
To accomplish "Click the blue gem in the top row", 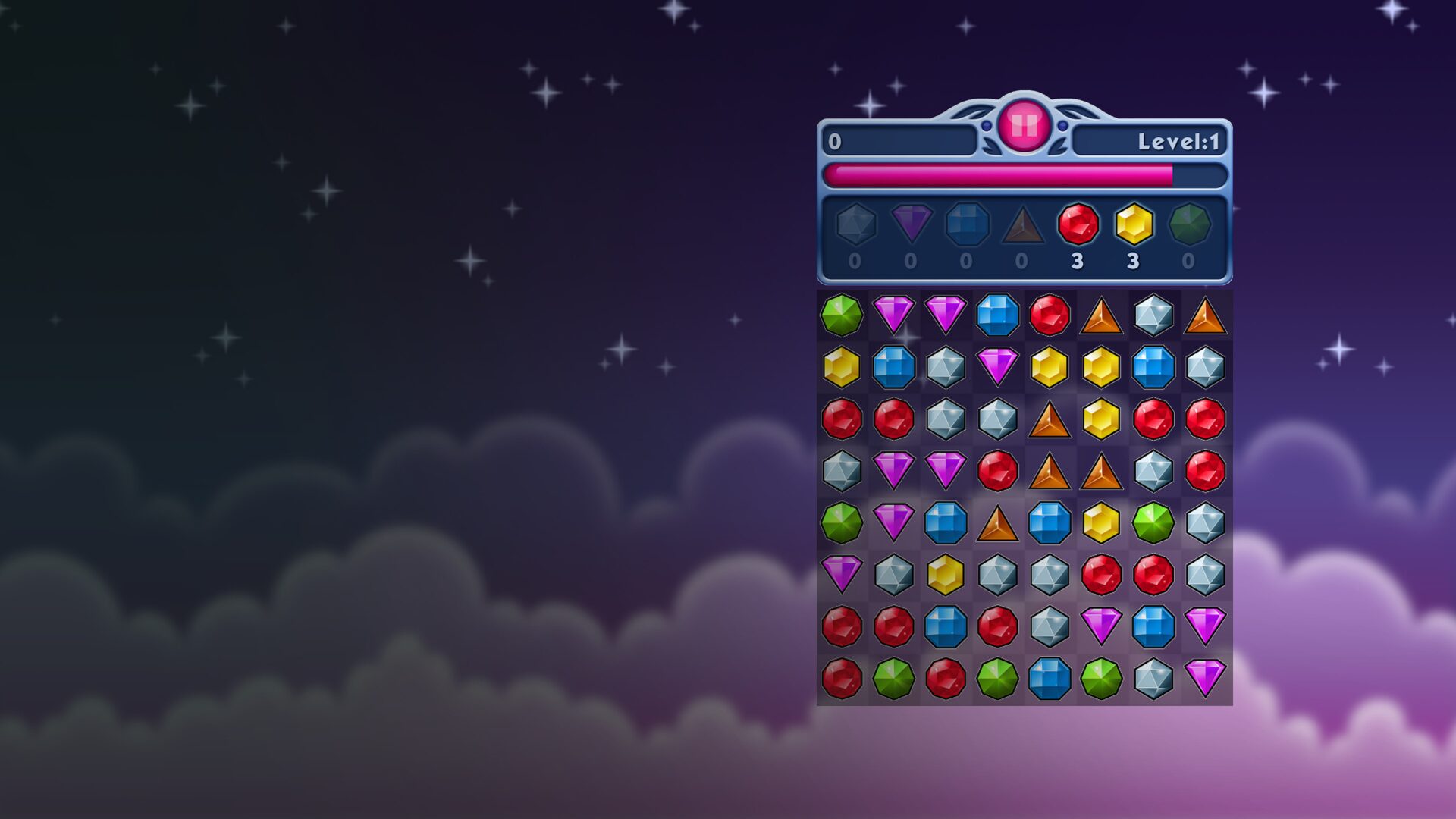I will (996, 316).
